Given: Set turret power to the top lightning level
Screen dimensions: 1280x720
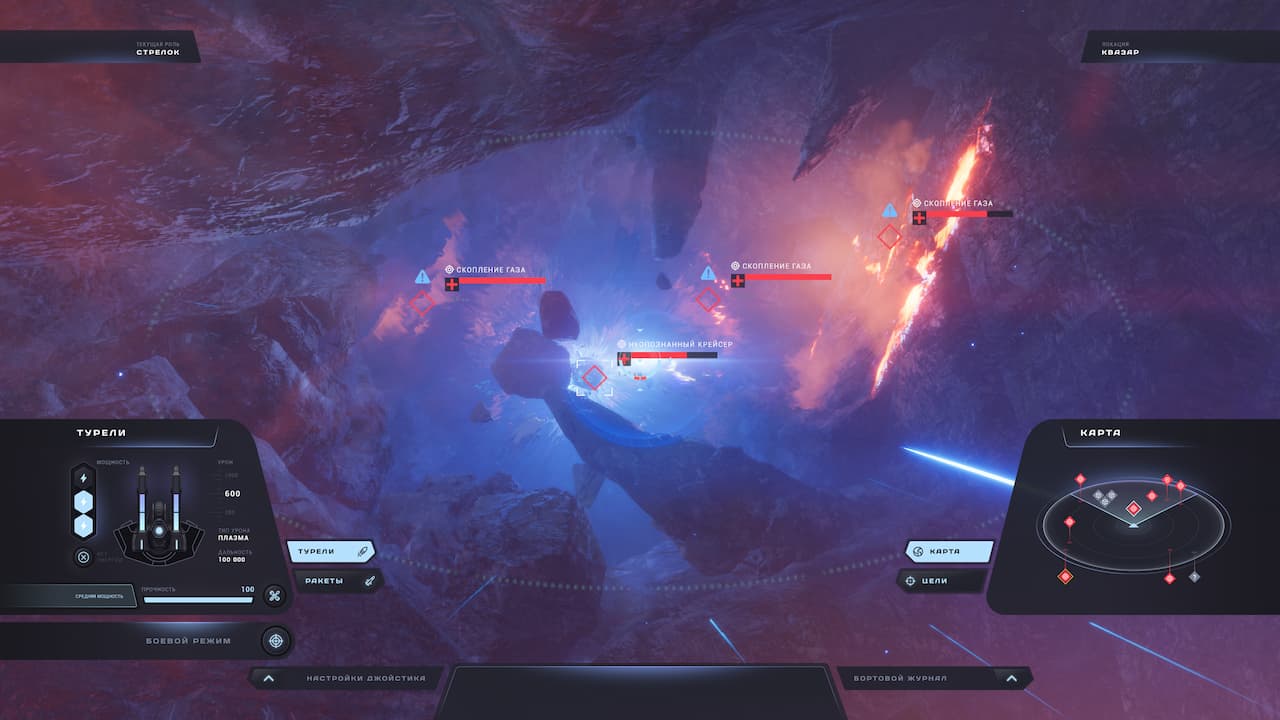Looking at the screenshot, I should 84,478.
